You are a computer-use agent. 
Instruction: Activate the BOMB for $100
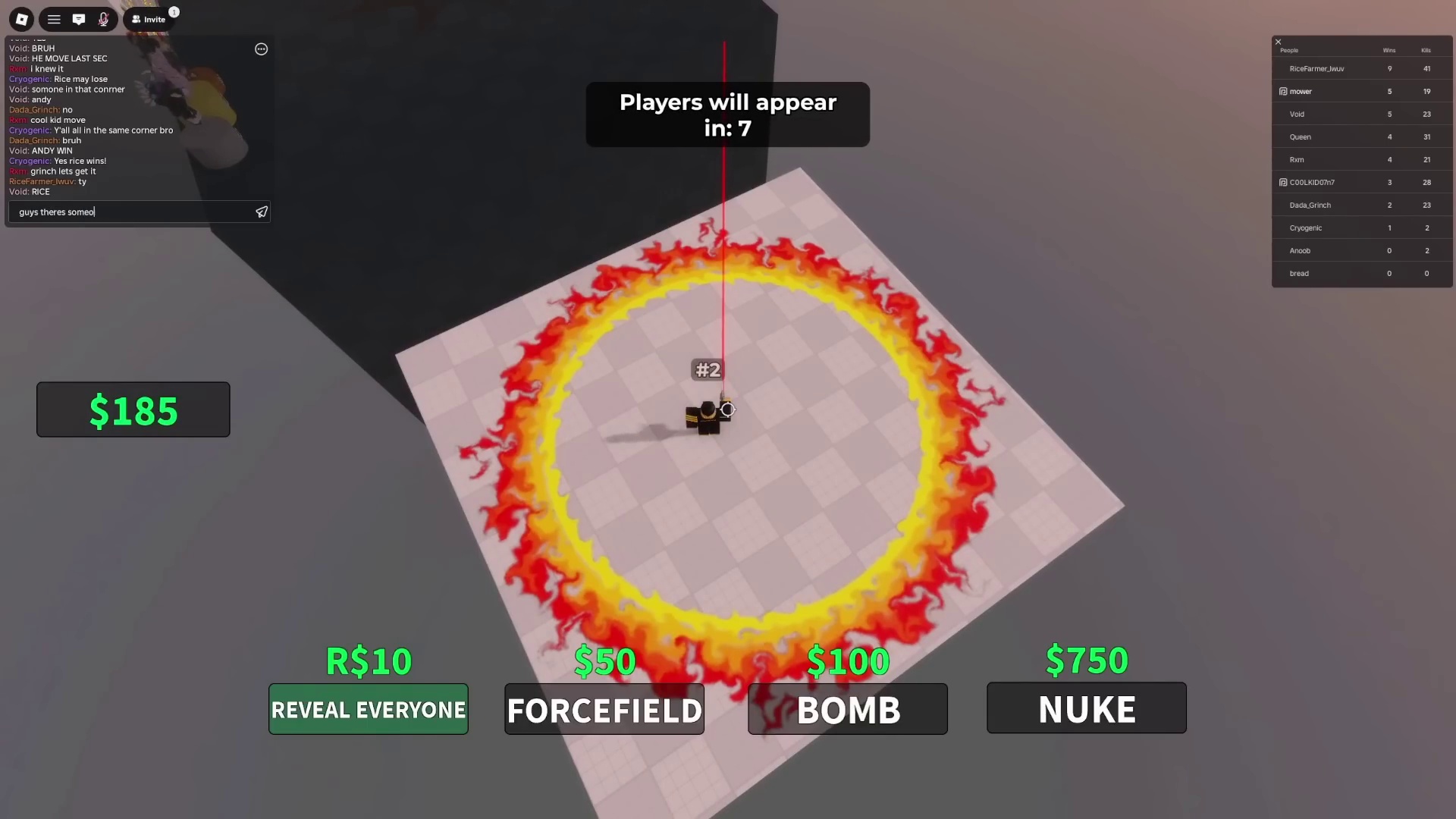tap(847, 709)
